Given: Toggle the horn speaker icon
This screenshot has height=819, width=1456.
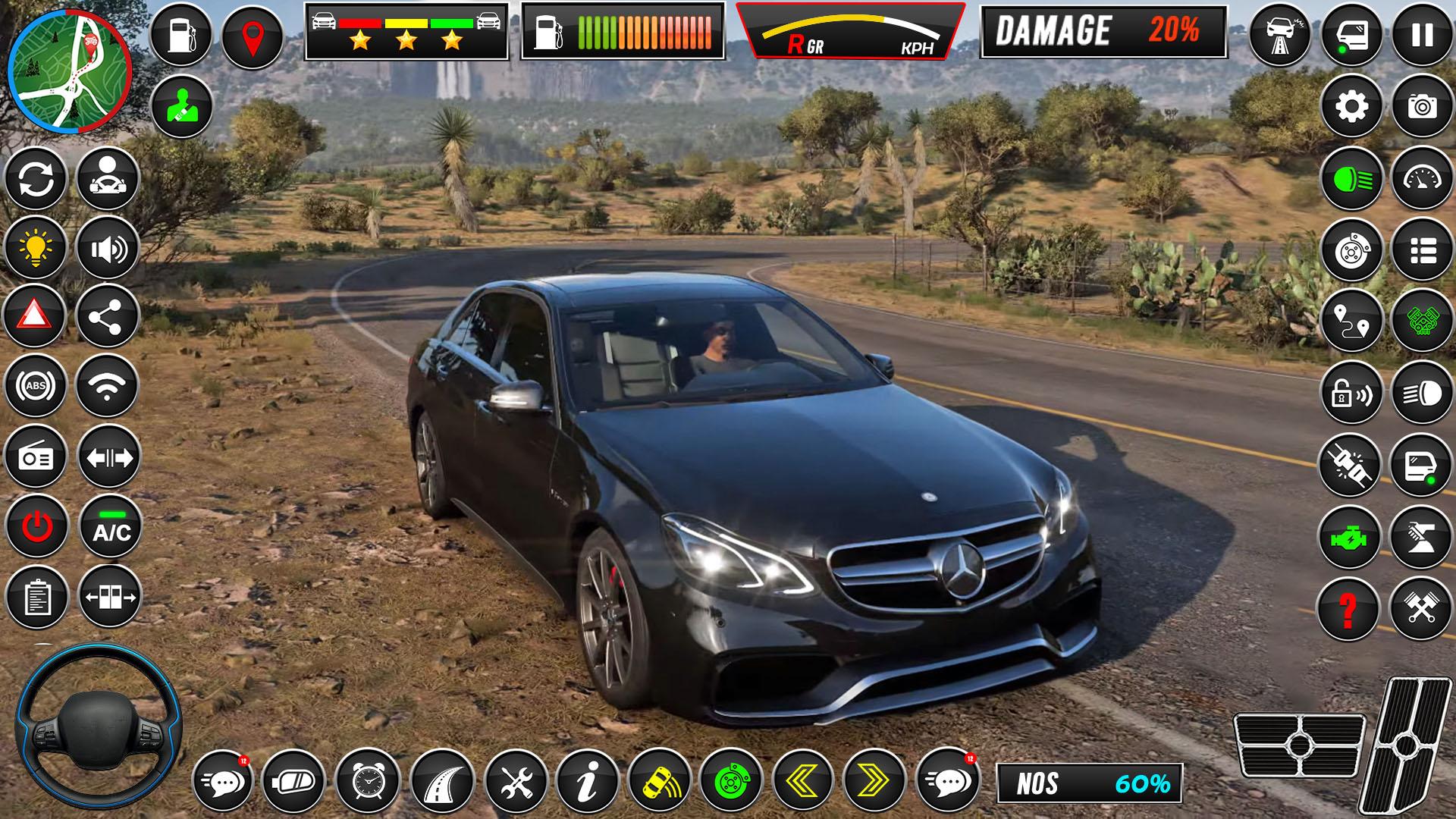Looking at the screenshot, I should tap(108, 248).
